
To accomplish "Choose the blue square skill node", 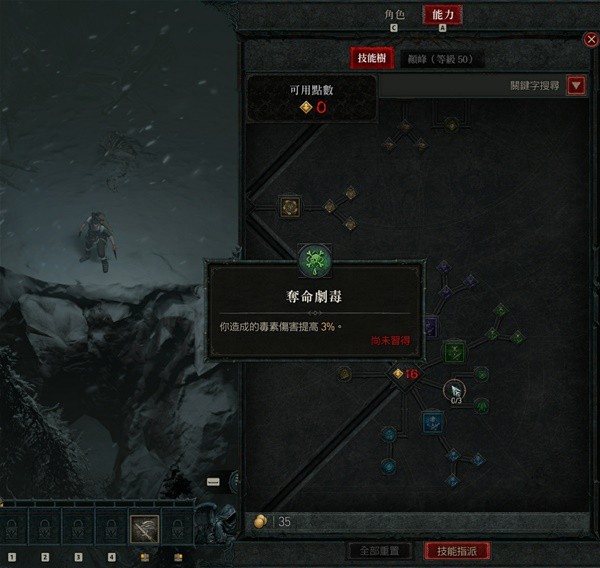I will point(432,421).
